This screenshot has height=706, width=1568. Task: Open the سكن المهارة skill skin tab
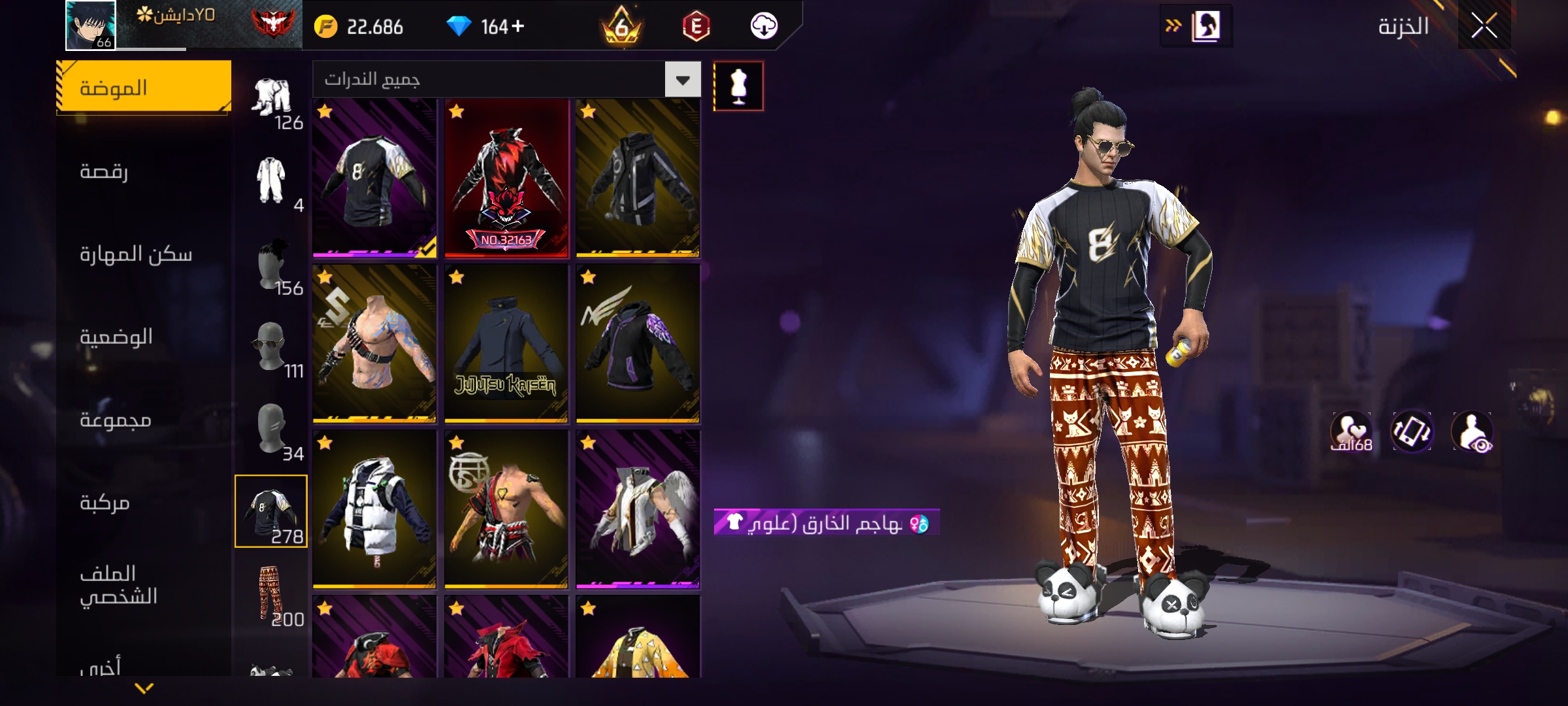pyautogui.click(x=136, y=254)
